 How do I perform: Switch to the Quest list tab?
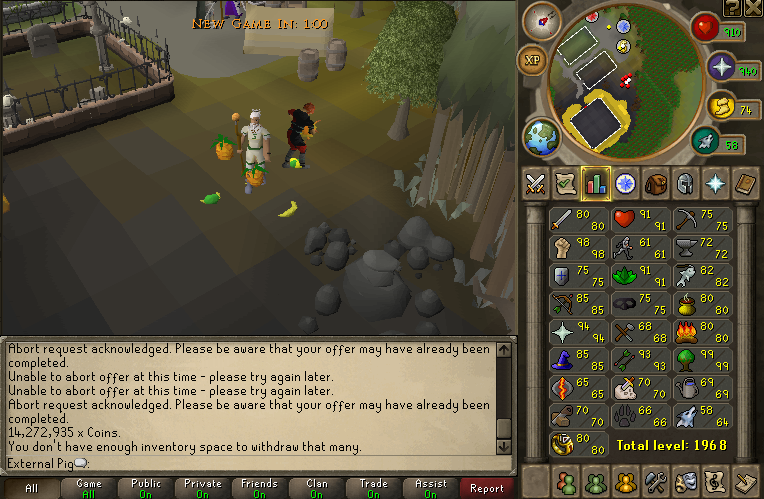566,184
